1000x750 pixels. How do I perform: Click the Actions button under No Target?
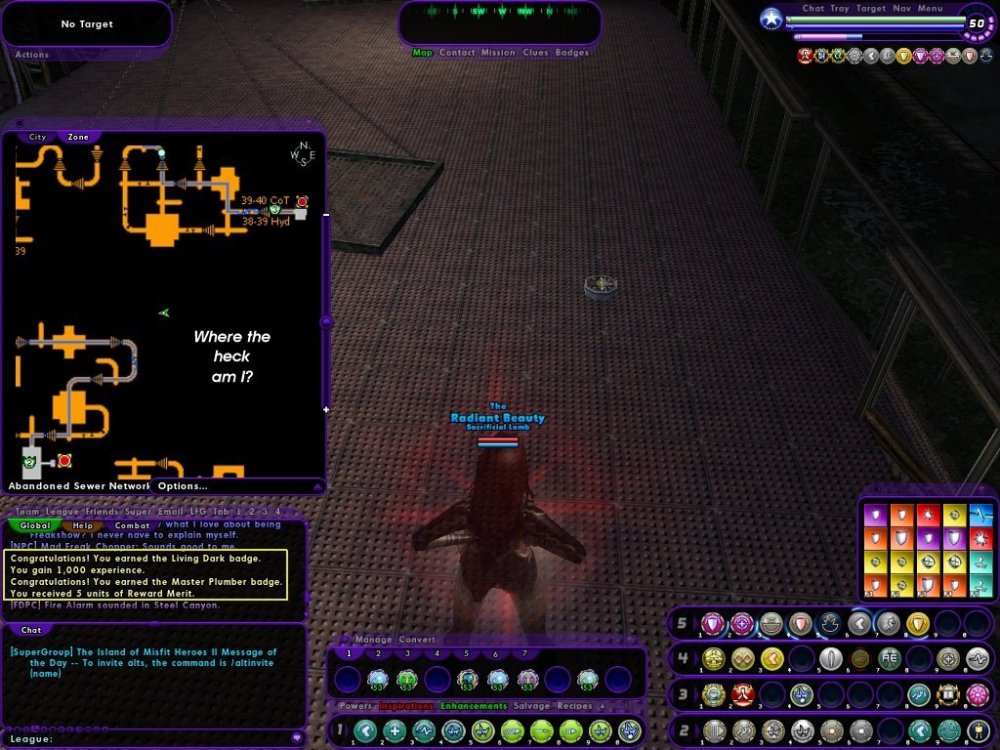click(x=32, y=55)
